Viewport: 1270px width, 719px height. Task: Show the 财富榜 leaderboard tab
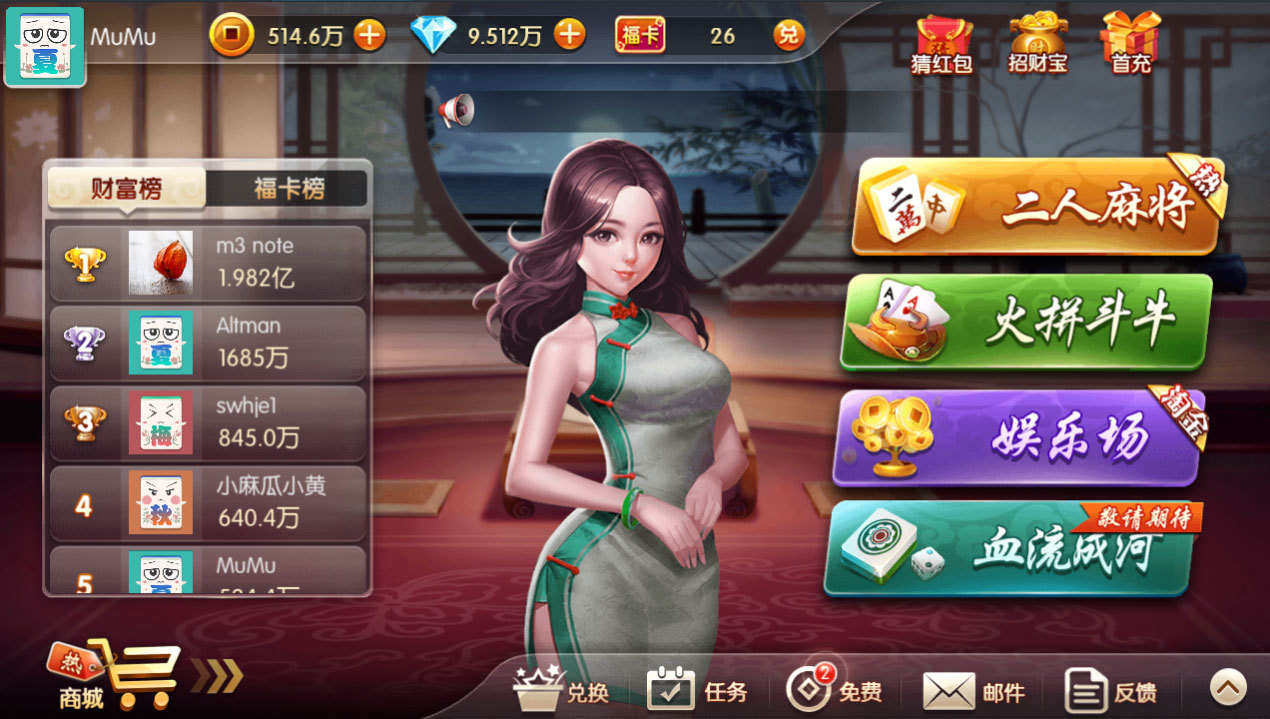(x=126, y=188)
